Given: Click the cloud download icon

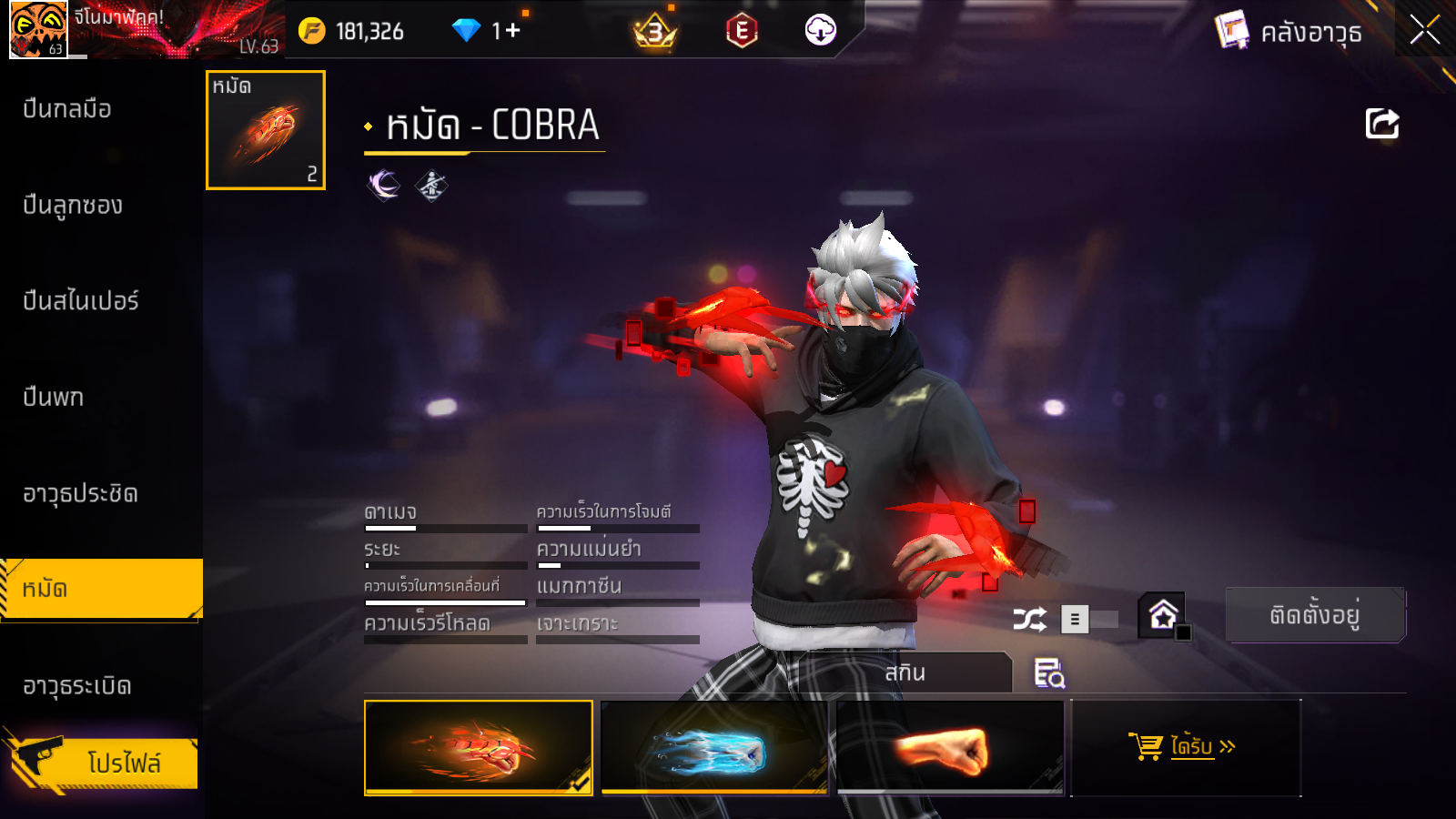Looking at the screenshot, I should [x=820, y=31].
